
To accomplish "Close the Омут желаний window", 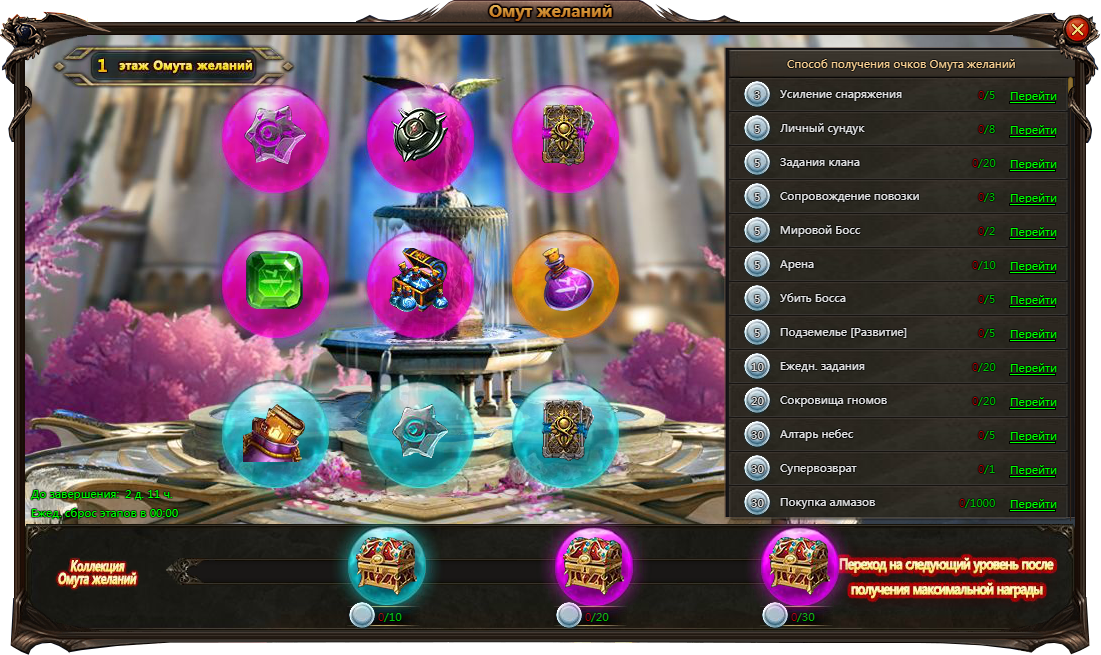I will coord(1077,29).
